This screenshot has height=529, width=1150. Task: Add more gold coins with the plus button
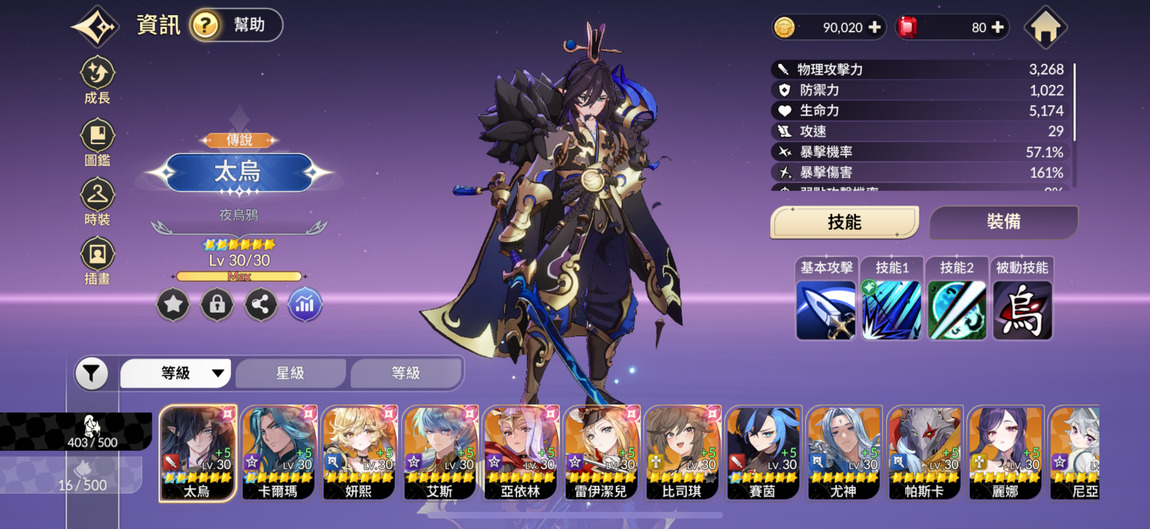click(x=875, y=28)
